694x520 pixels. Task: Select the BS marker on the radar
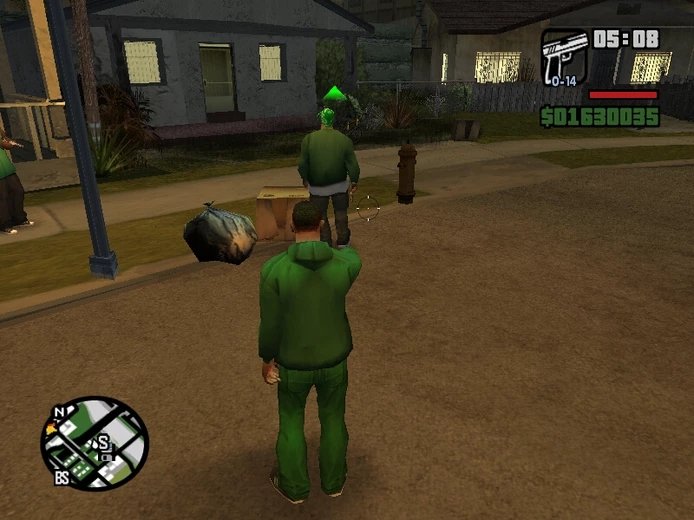coord(62,479)
